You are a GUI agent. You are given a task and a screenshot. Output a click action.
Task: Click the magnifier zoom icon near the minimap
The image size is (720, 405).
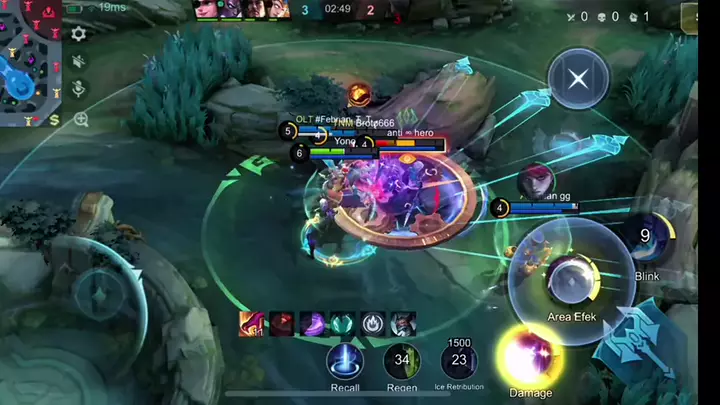80,119
